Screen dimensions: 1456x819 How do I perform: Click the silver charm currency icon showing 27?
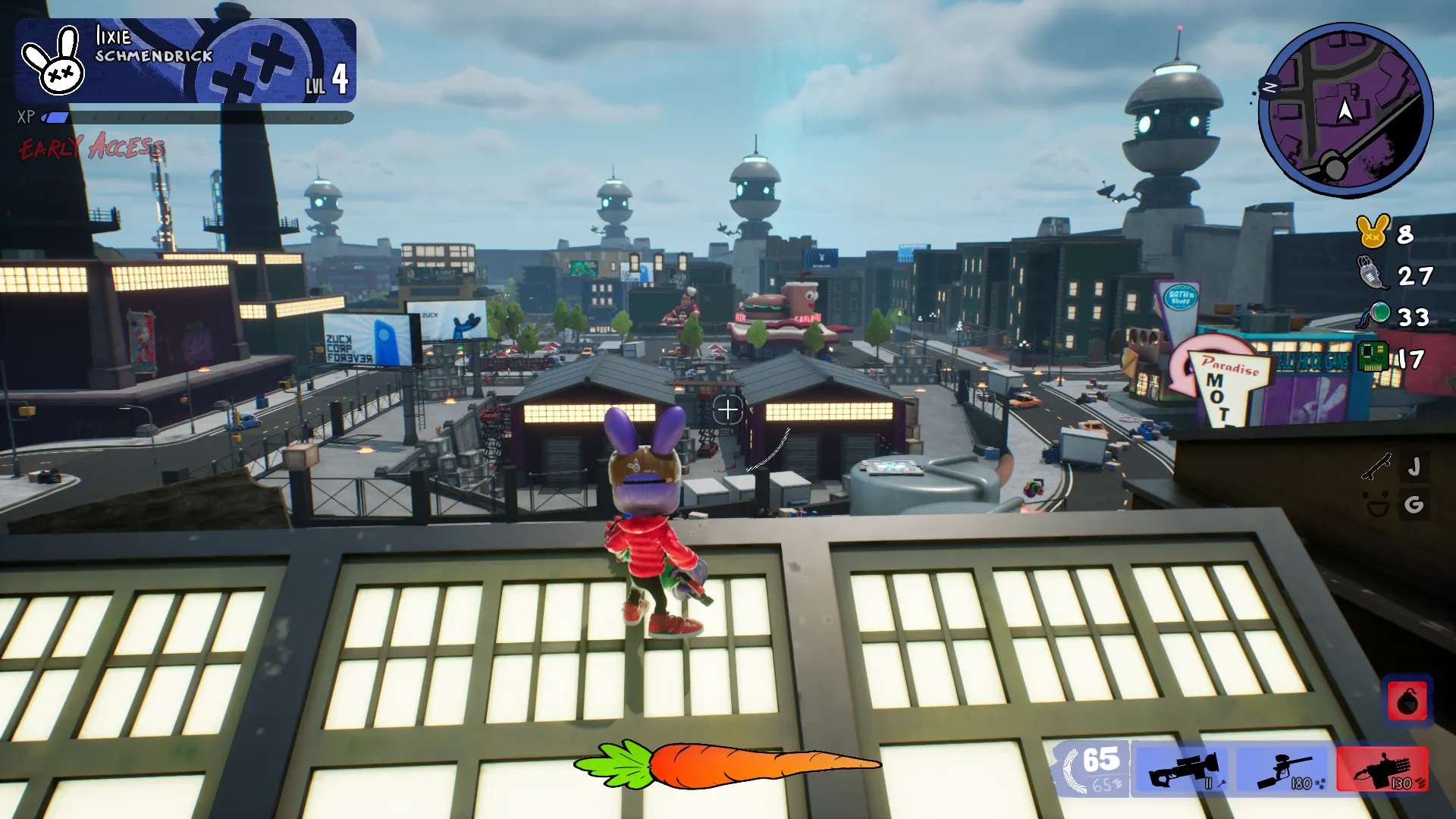pyautogui.click(x=1370, y=273)
